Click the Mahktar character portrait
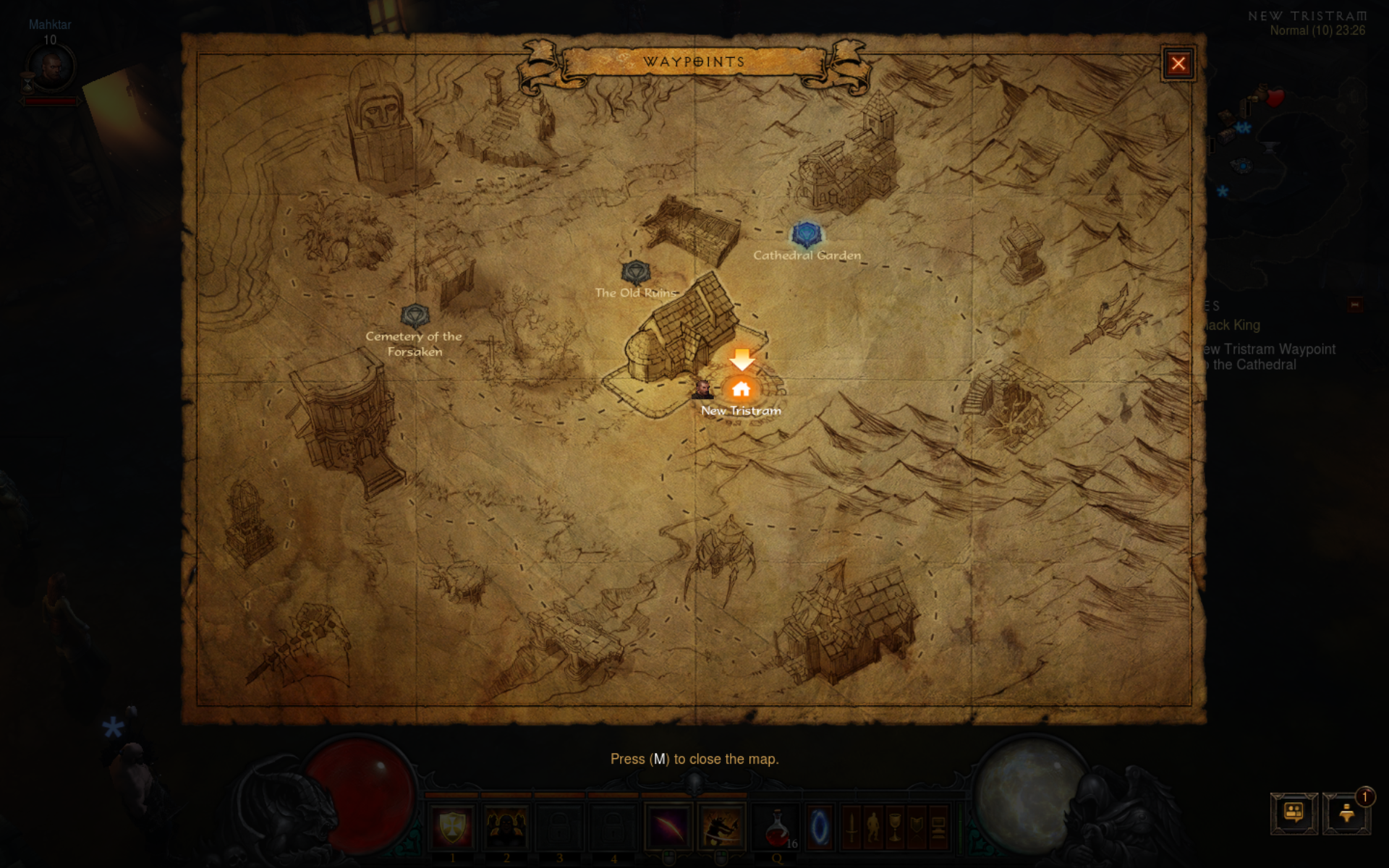This screenshot has height=868, width=1389. [51, 67]
